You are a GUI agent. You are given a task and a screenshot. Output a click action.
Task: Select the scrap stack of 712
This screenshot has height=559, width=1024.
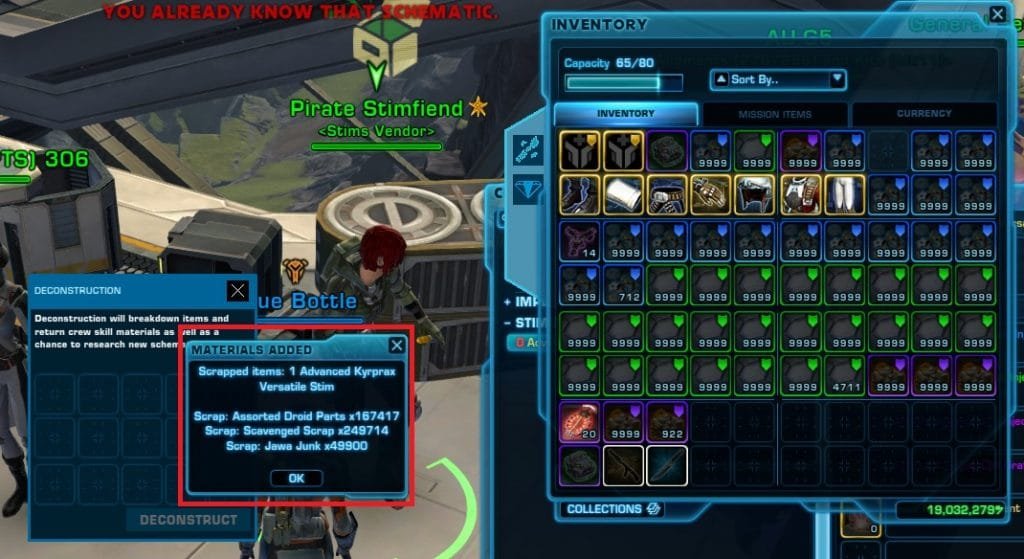[x=624, y=285]
